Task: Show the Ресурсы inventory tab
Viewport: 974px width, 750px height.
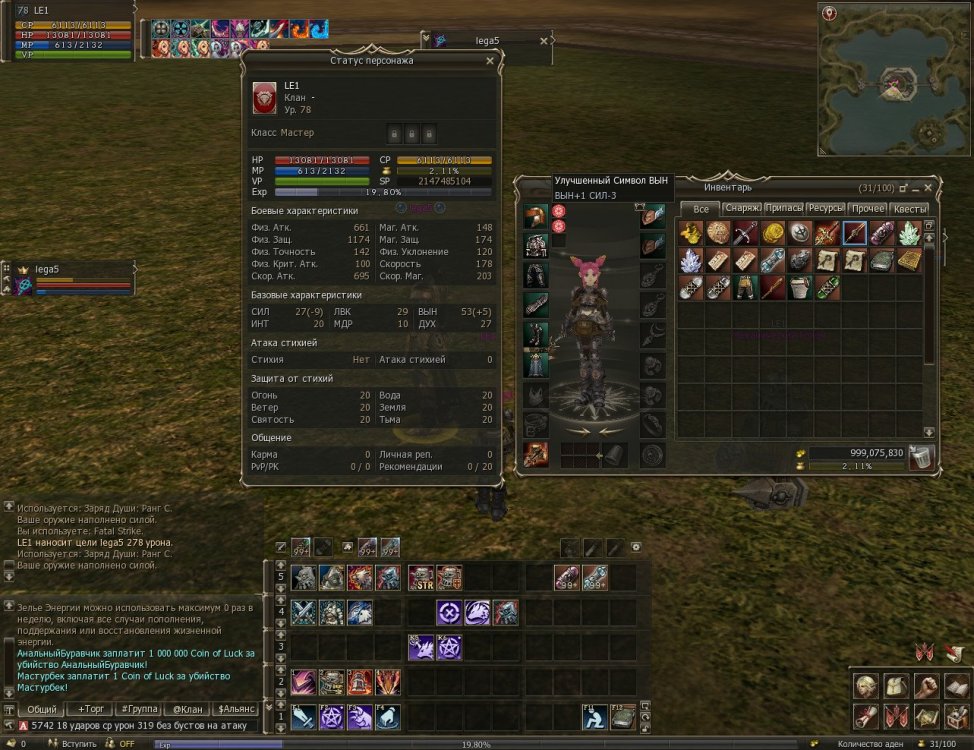Action: (826, 209)
